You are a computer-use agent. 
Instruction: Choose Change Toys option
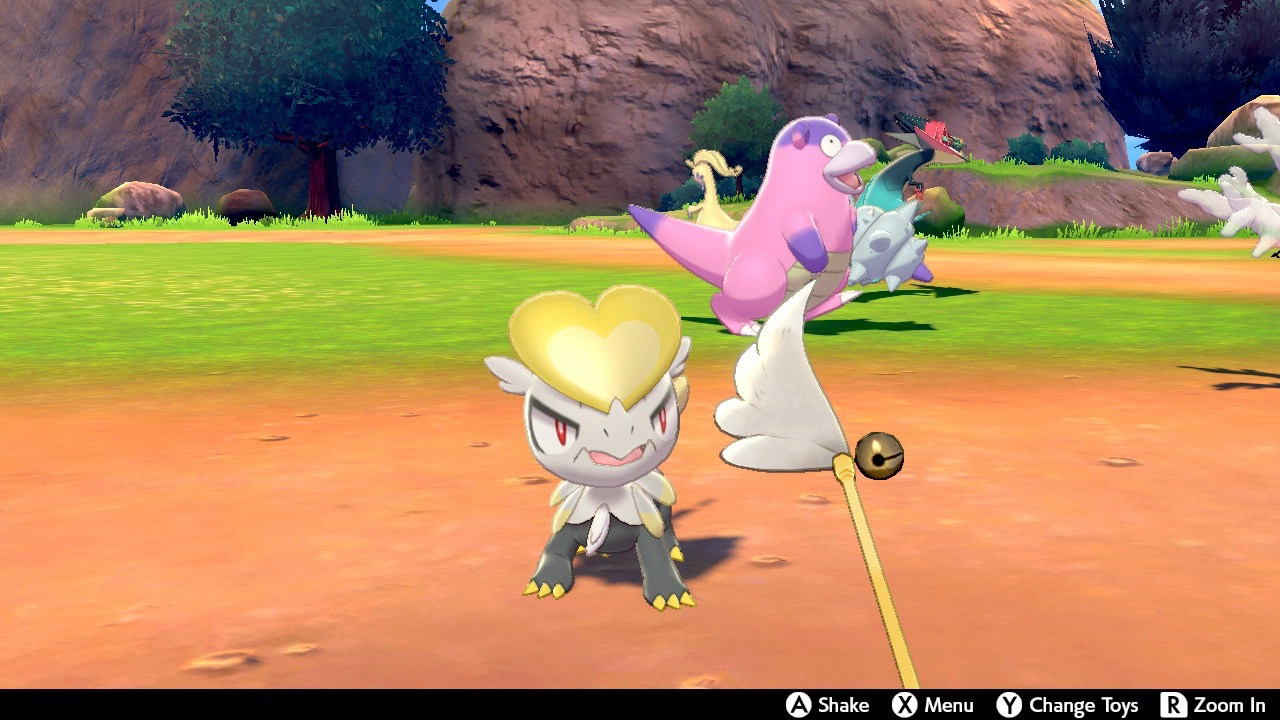tap(1085, 704)
